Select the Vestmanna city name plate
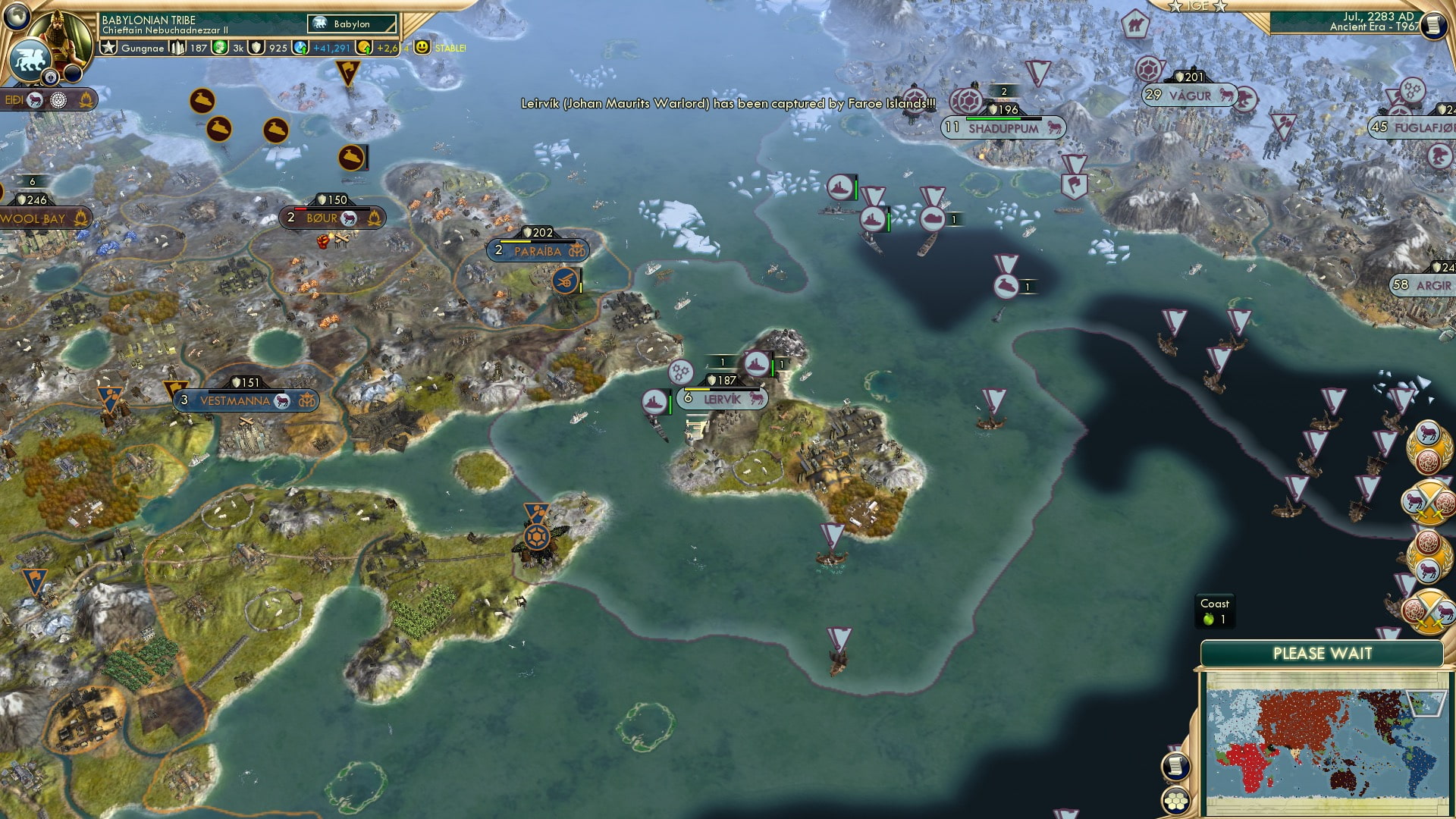The width and height of the screenshot is (1456, 819). [x=235, y=400]
